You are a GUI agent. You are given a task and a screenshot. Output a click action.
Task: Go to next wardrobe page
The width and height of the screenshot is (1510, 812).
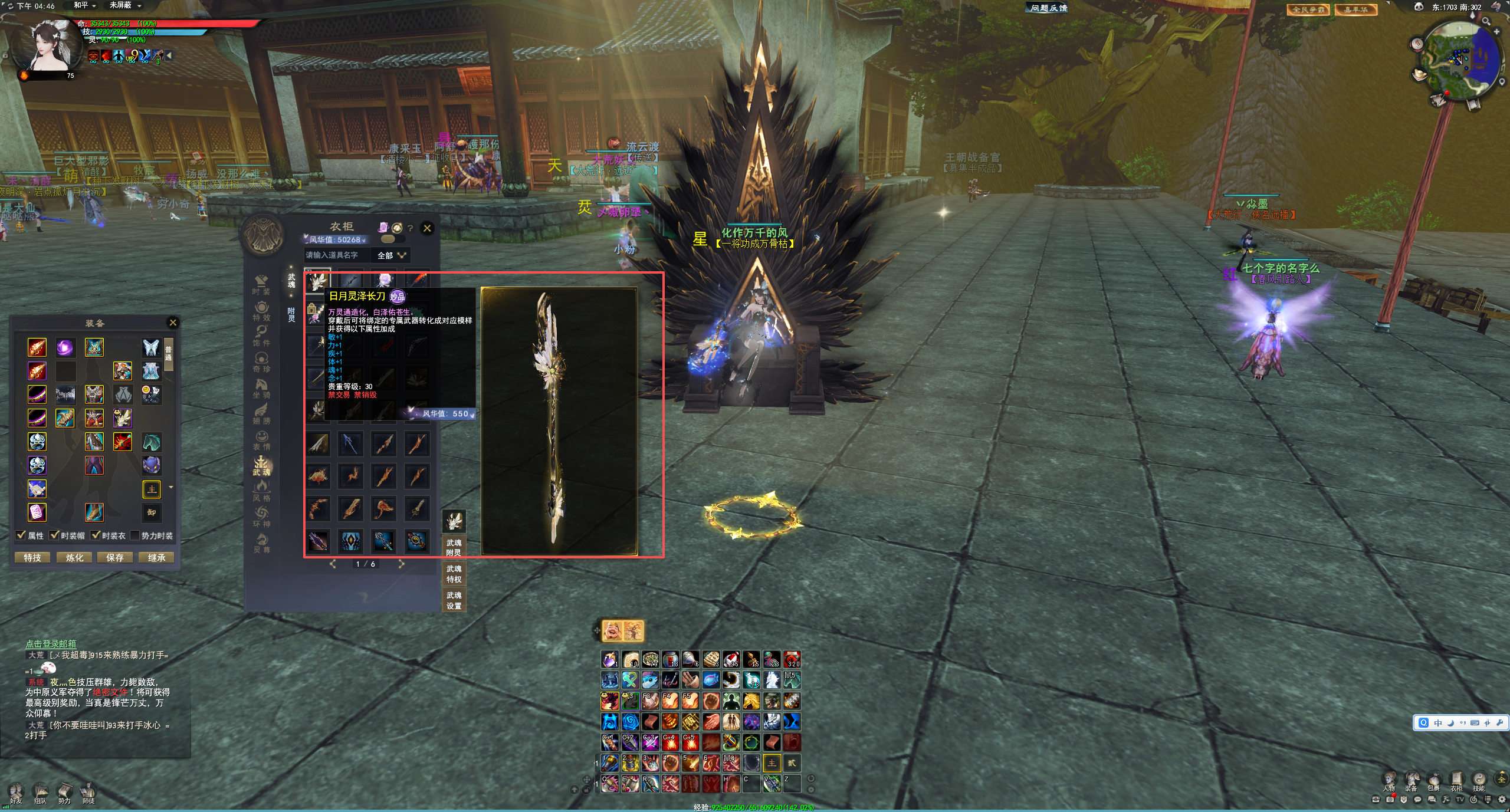tap(402, 564)
